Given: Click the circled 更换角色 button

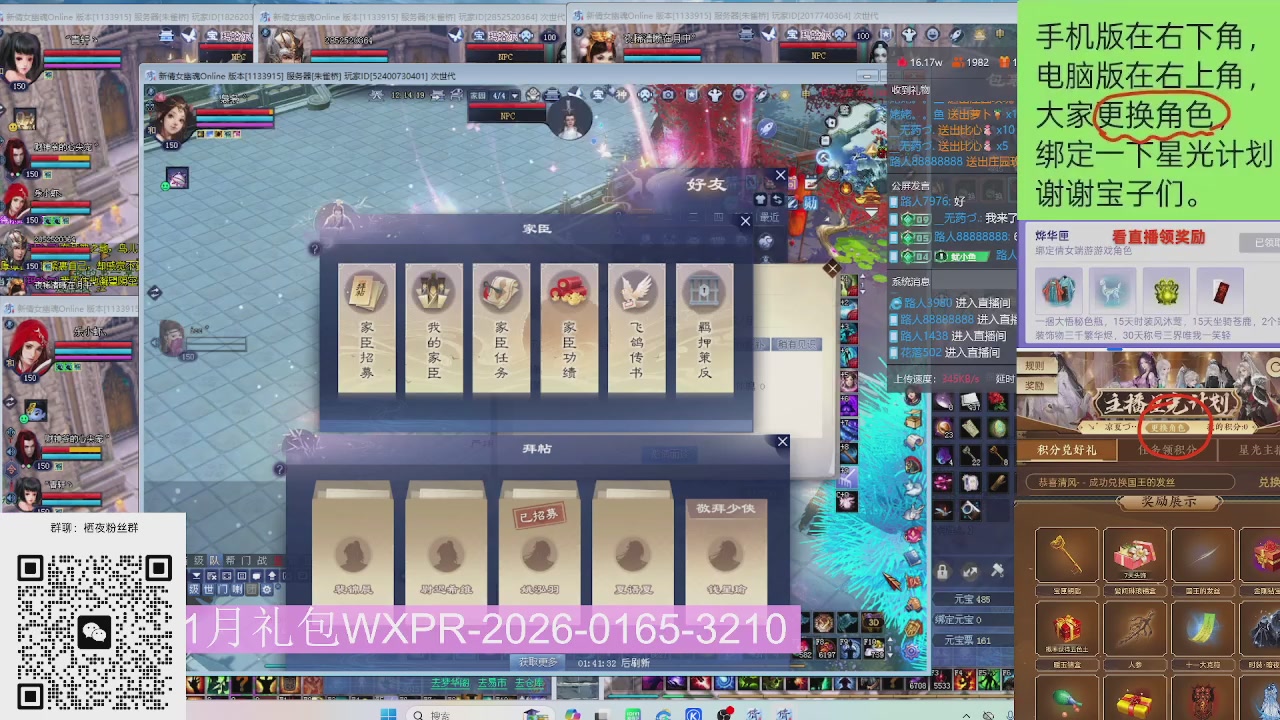Looking at the screenshot, I should pyautogui.click(x=1168, y=427).
